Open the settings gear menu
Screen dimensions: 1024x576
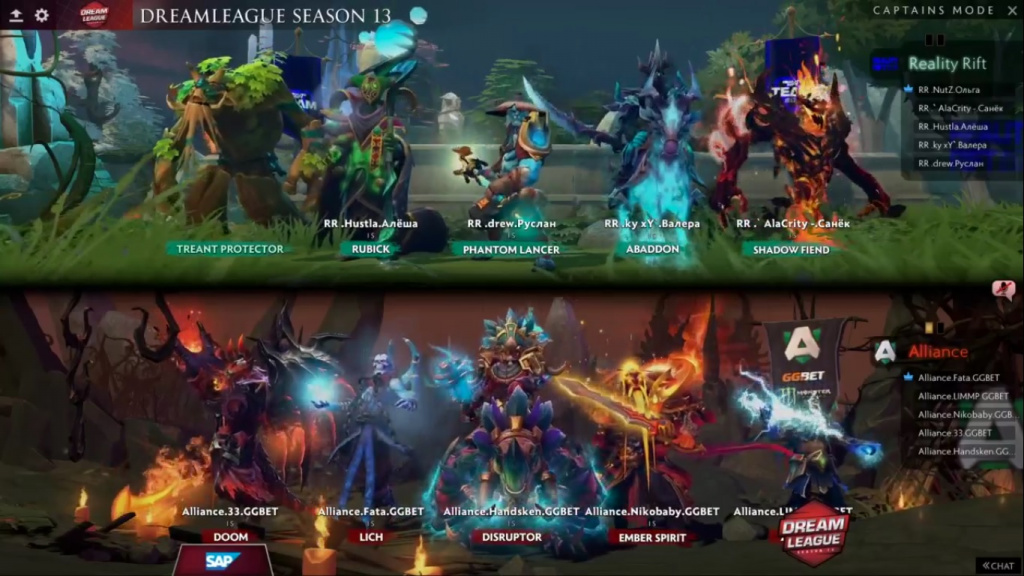pos(42,15)
